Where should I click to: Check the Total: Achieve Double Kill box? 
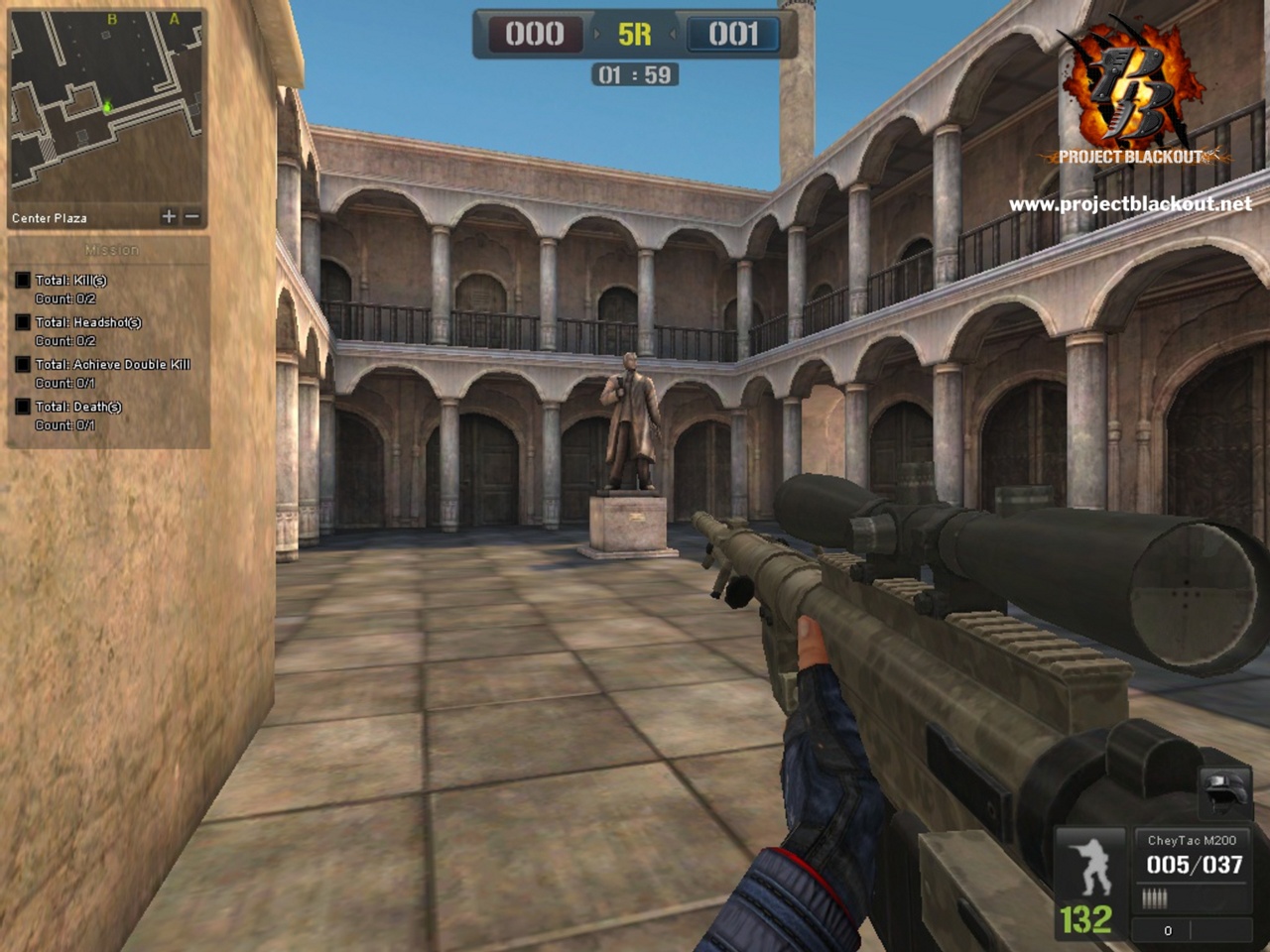23,364
